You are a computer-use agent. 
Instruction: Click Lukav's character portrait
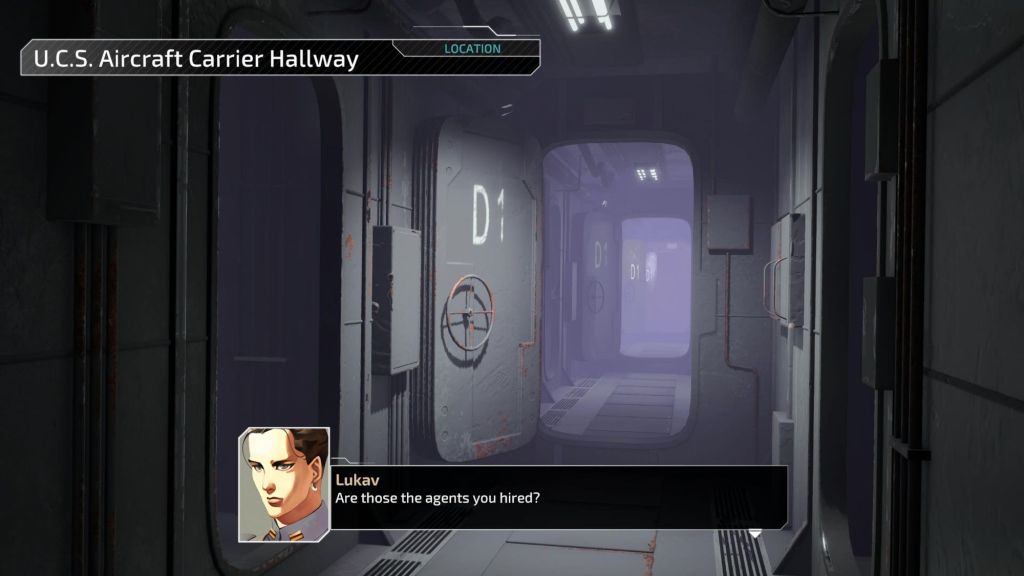click(x=284, y=484)
